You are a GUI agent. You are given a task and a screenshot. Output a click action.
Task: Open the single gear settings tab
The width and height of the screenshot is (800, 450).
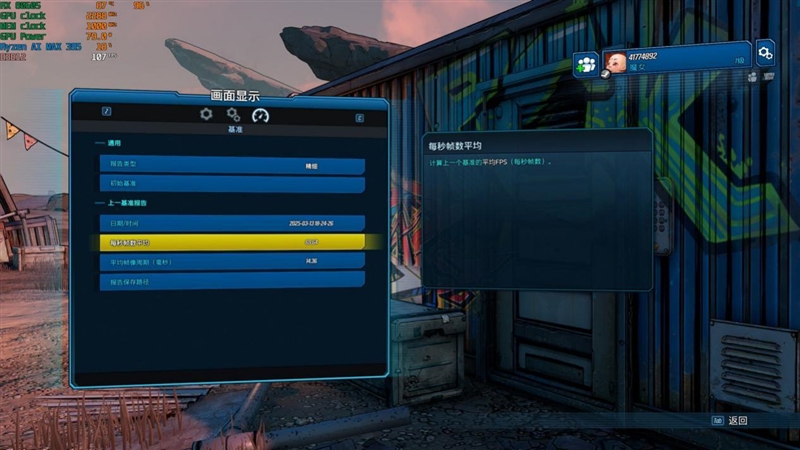pyautogui.click(x=206, y=115)
